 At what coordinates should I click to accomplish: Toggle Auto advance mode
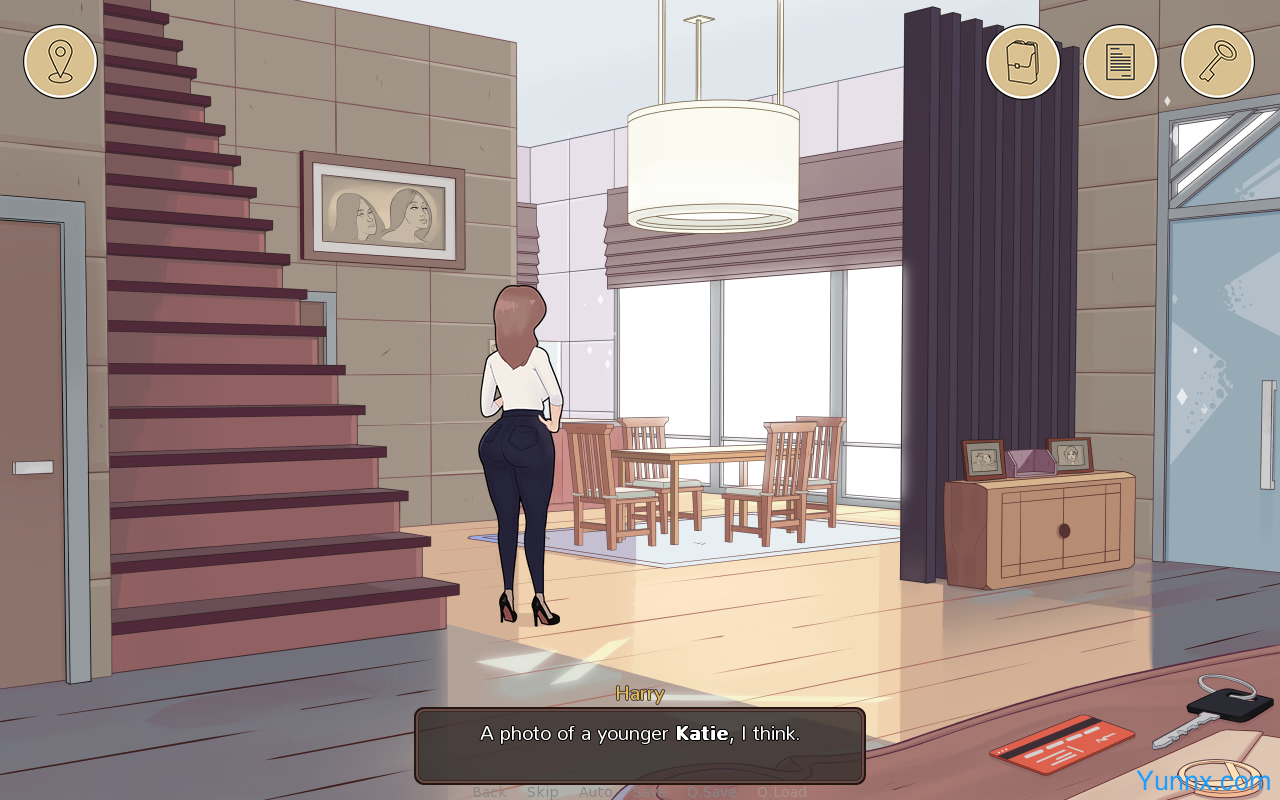coord(596,792)
